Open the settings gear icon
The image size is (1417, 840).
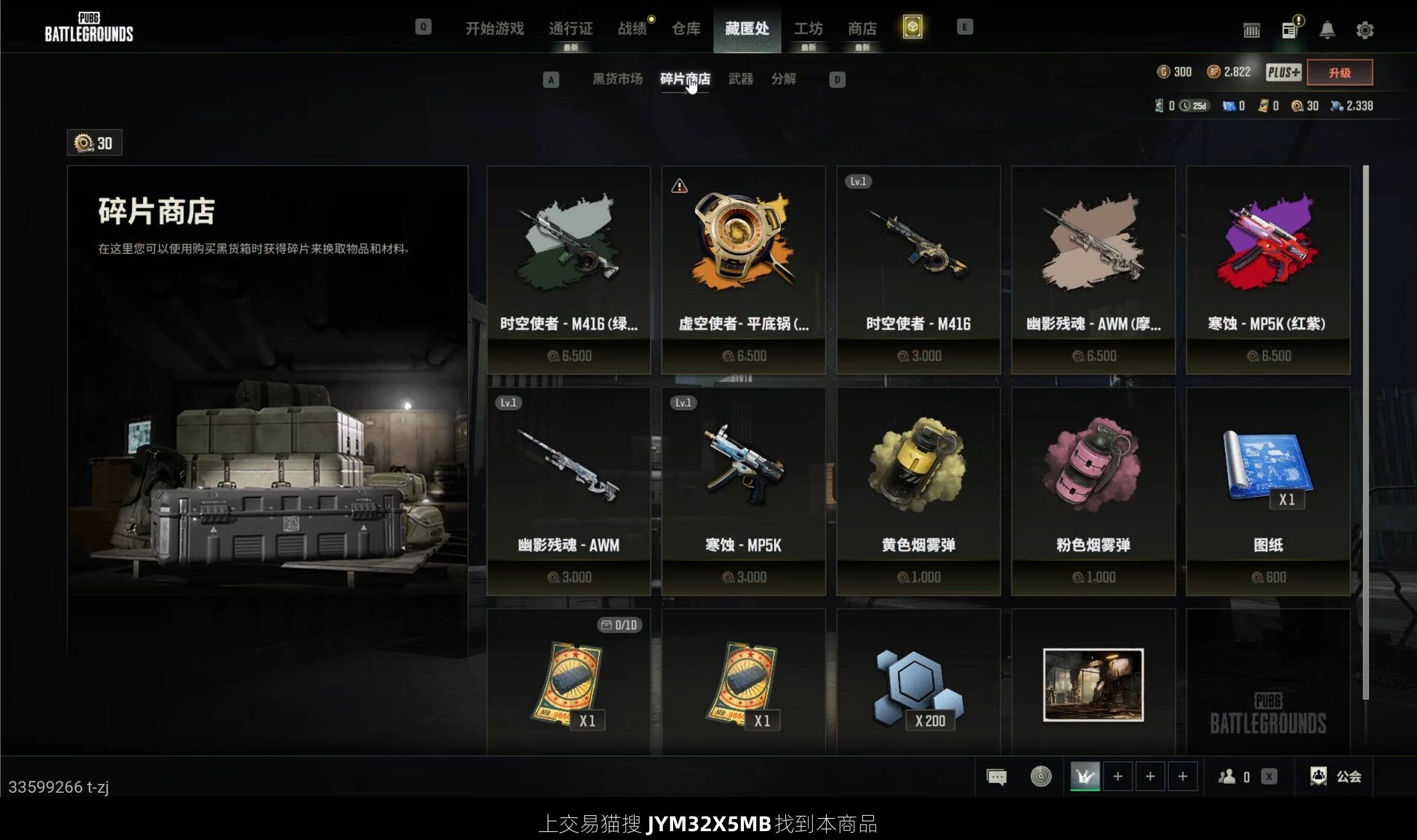(x=1364, y=30)
